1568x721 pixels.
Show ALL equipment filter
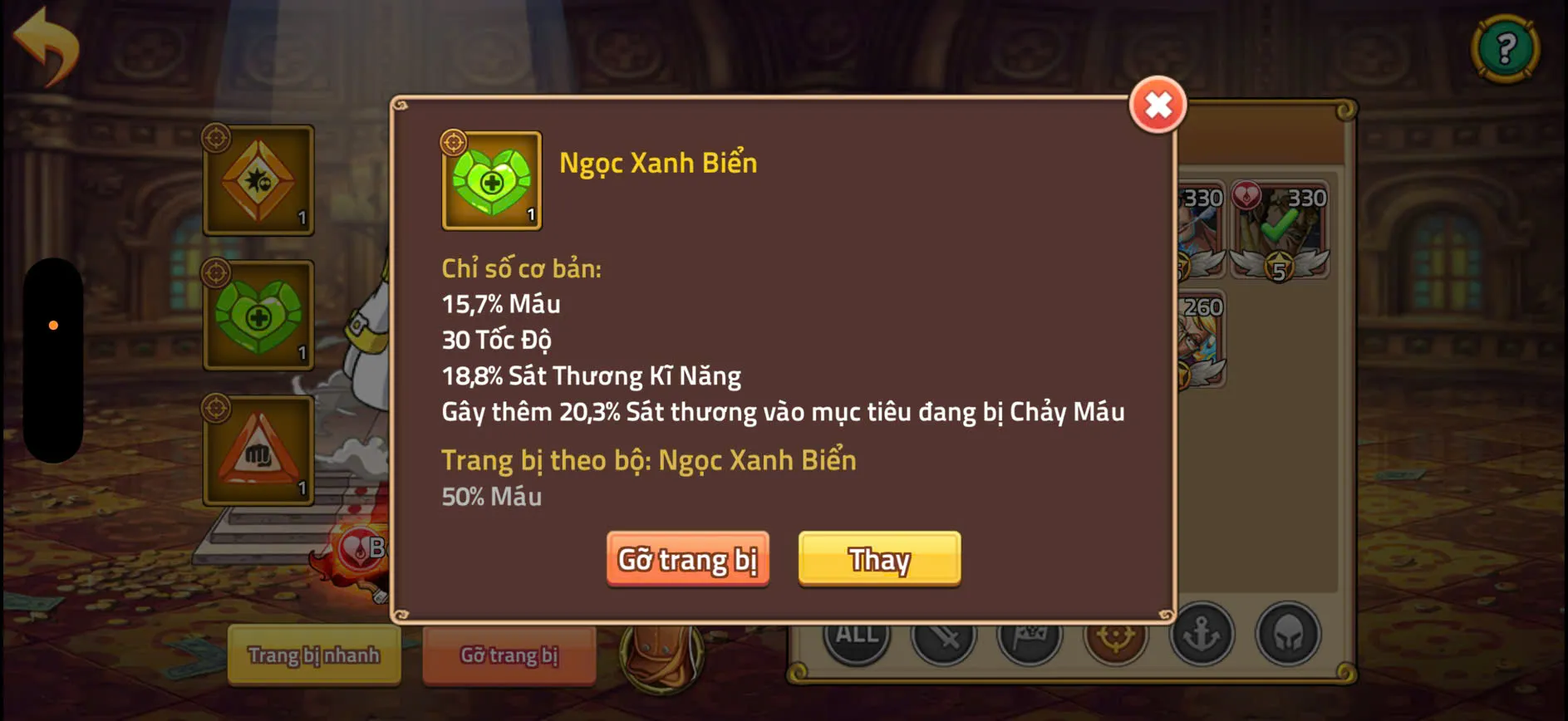(x=857, y=637)
